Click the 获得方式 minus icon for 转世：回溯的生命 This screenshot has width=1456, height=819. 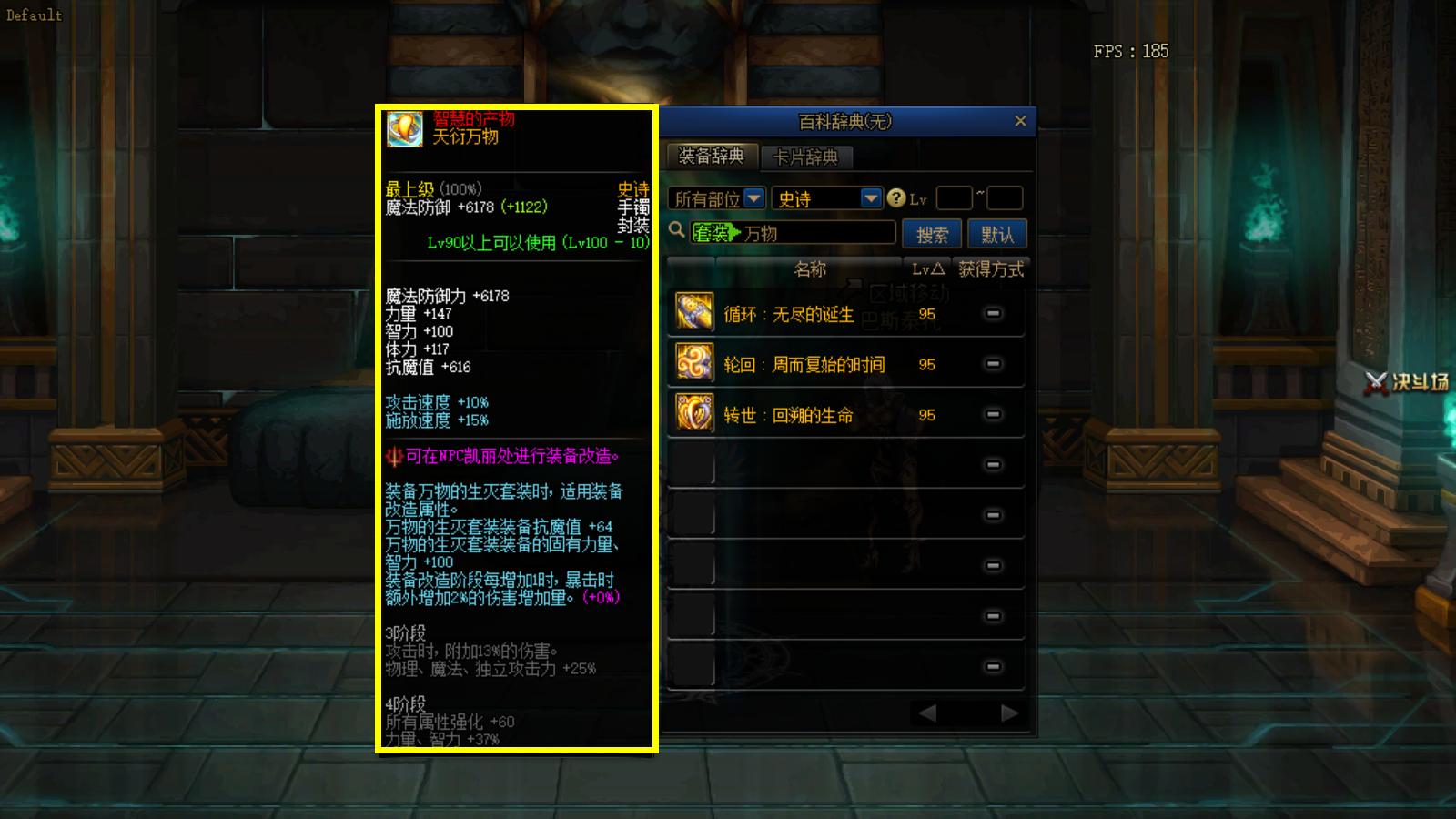tap(995, 415)
